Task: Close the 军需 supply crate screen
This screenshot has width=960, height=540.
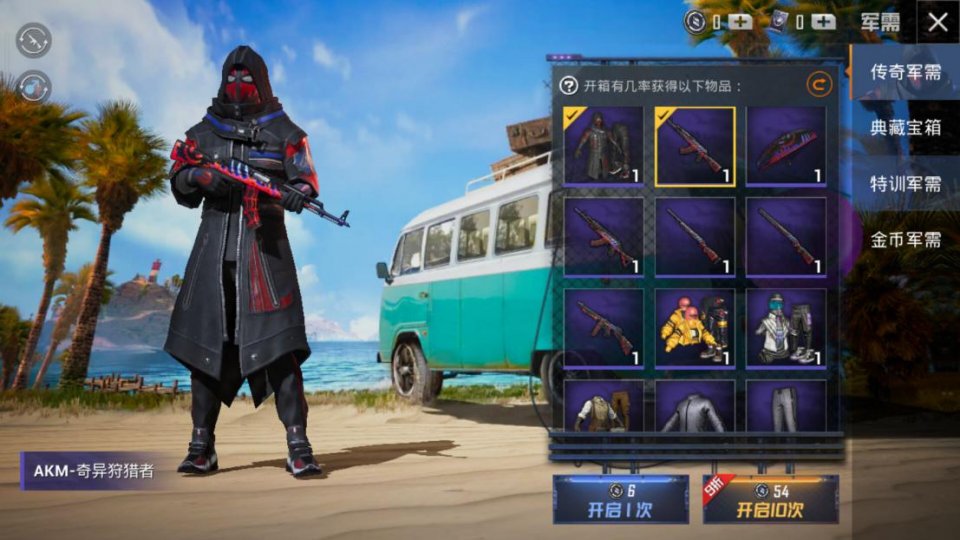Action: [937, 22]
